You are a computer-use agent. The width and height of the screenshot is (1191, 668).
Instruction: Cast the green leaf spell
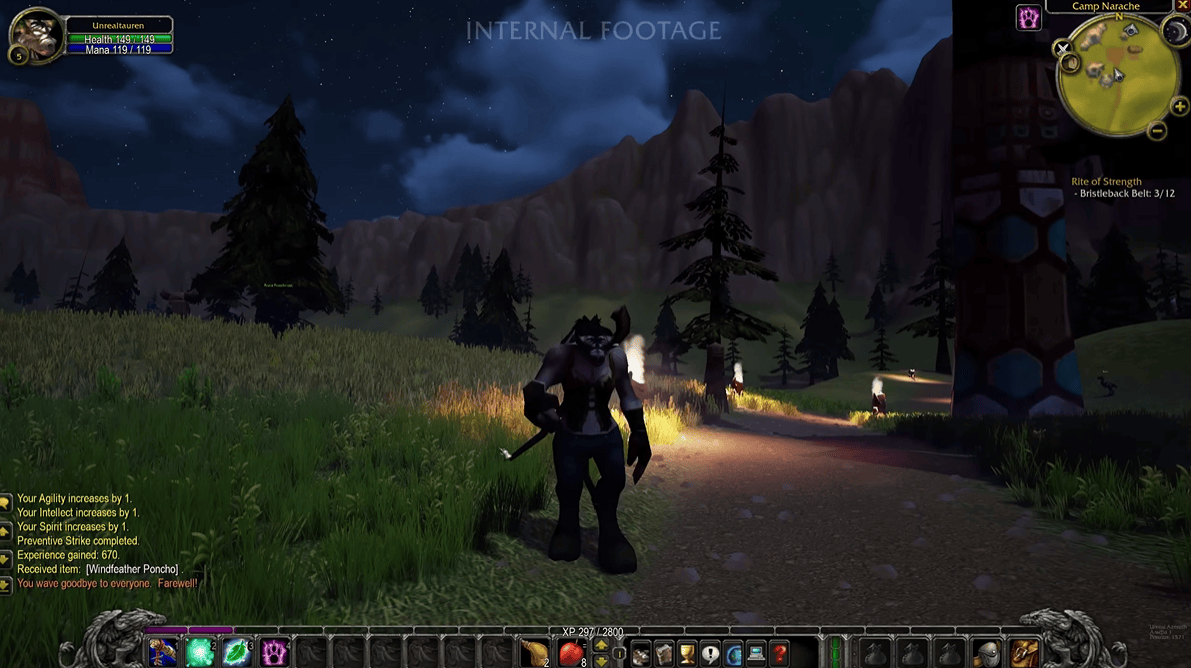coord(237,653)
